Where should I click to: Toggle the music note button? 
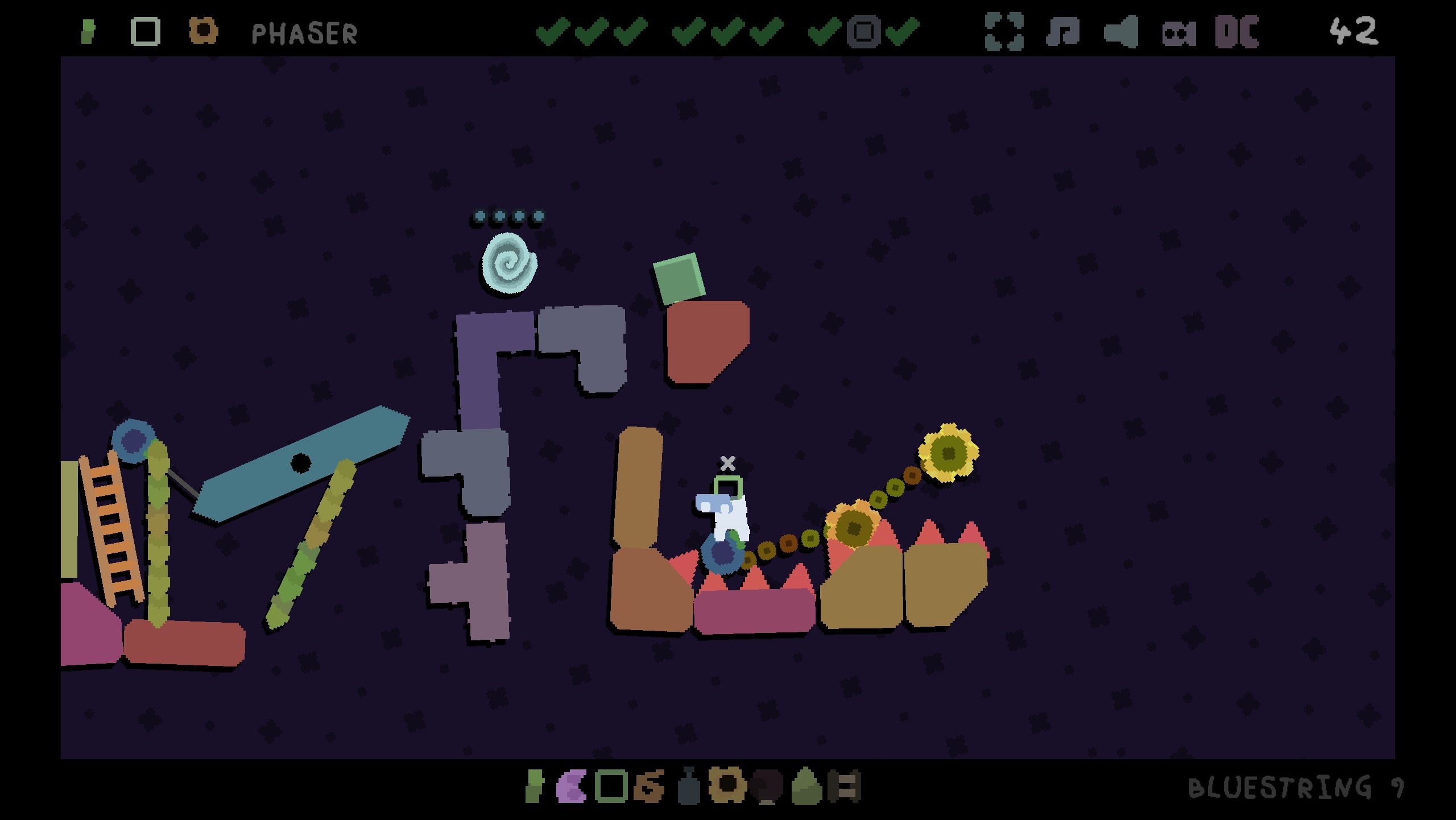click(1062, 32)
